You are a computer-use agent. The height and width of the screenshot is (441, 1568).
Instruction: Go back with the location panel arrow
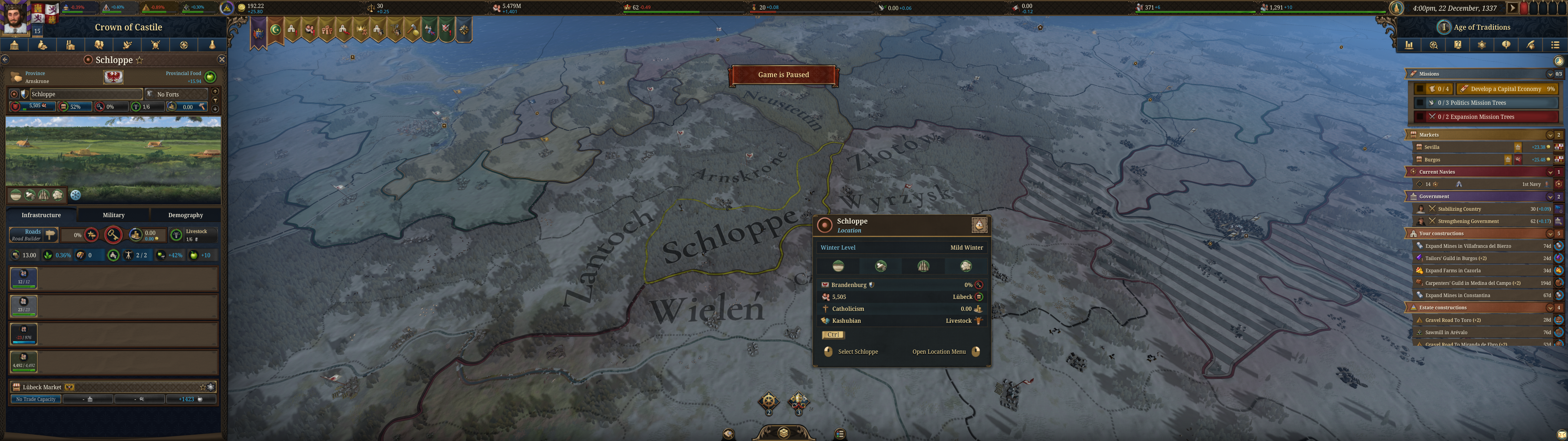(5, 60)
